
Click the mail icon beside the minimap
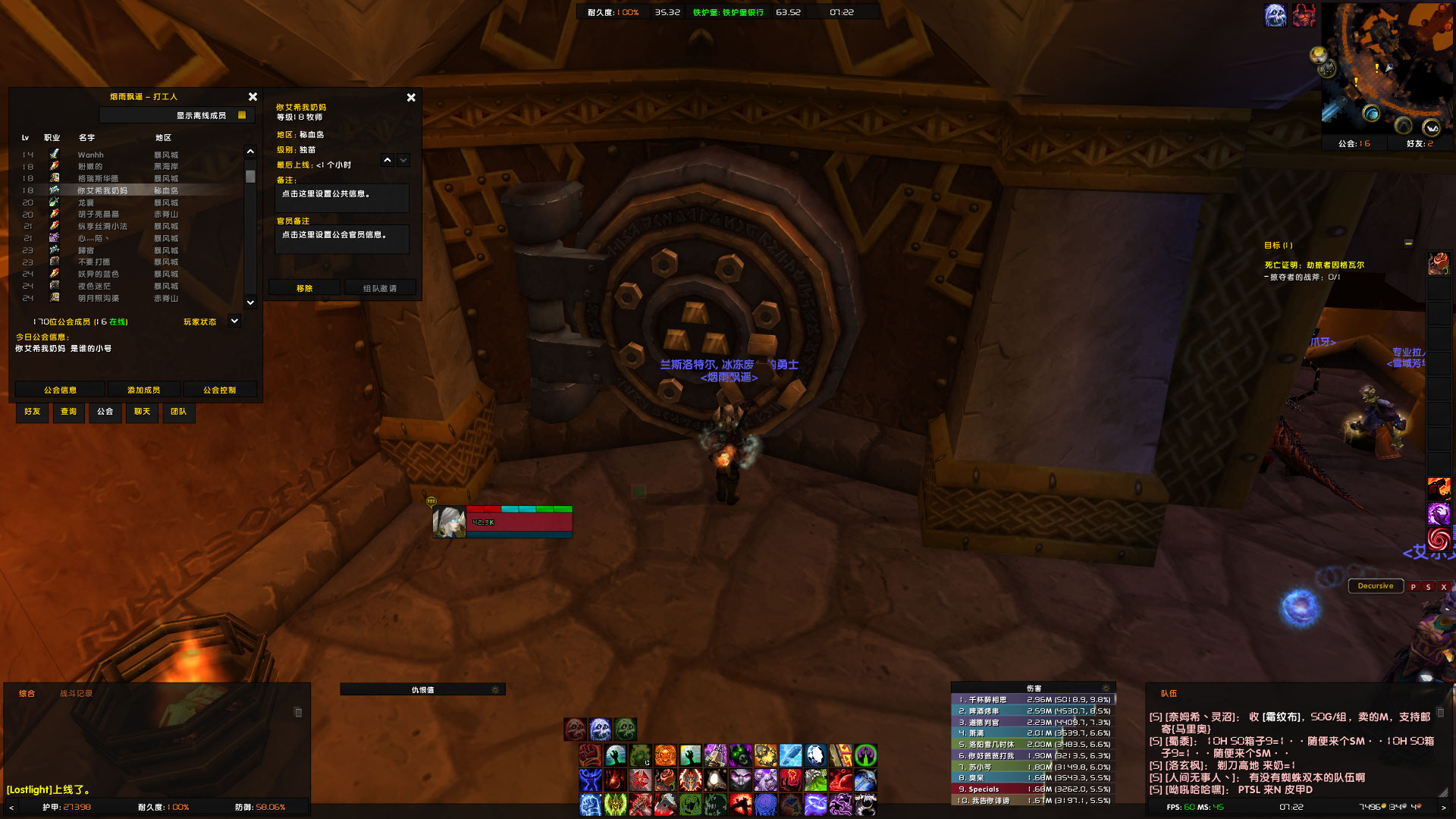tap(1317, 55)
